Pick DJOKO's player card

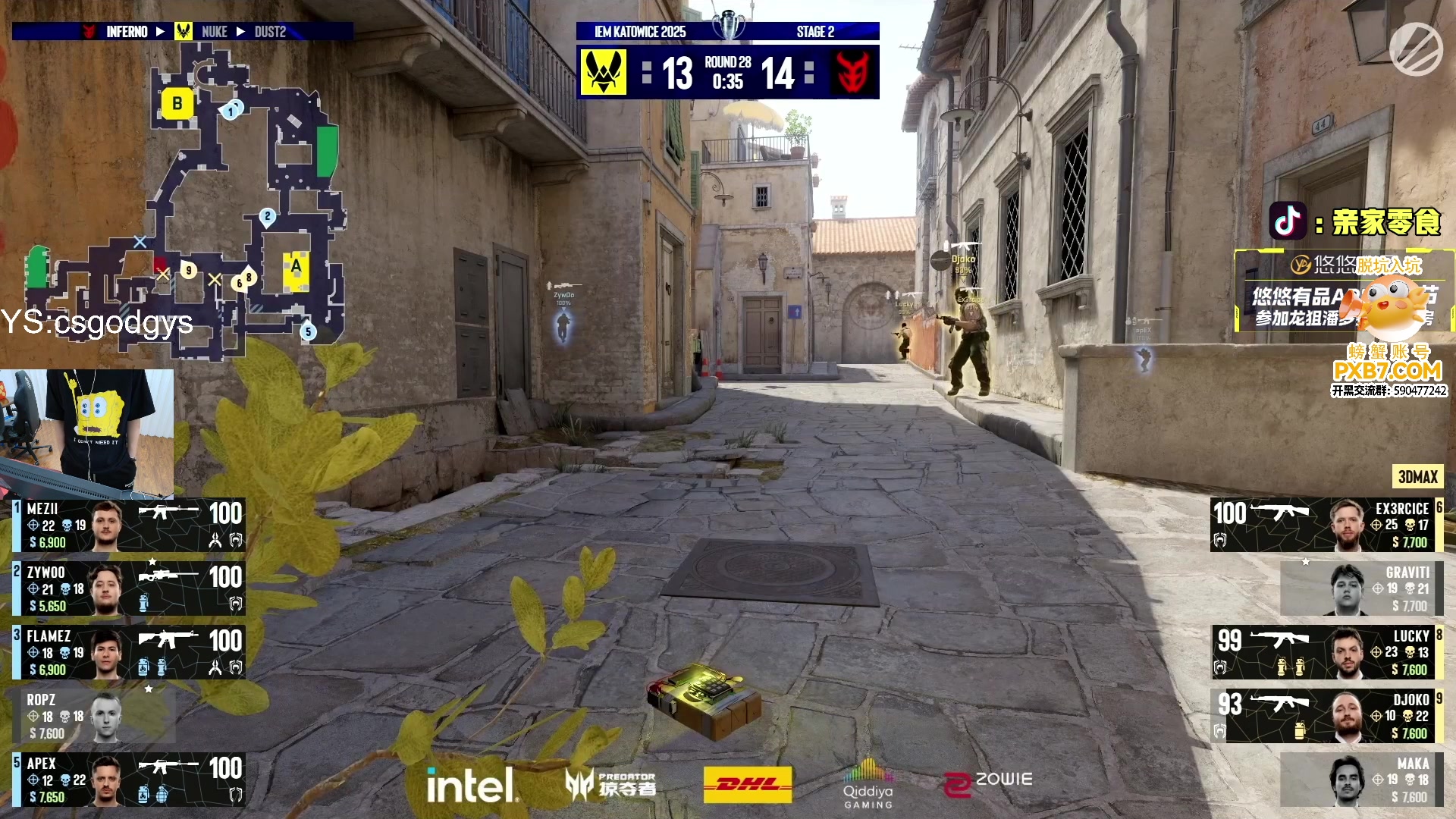pyautogui.click(x=1326, y=716)
